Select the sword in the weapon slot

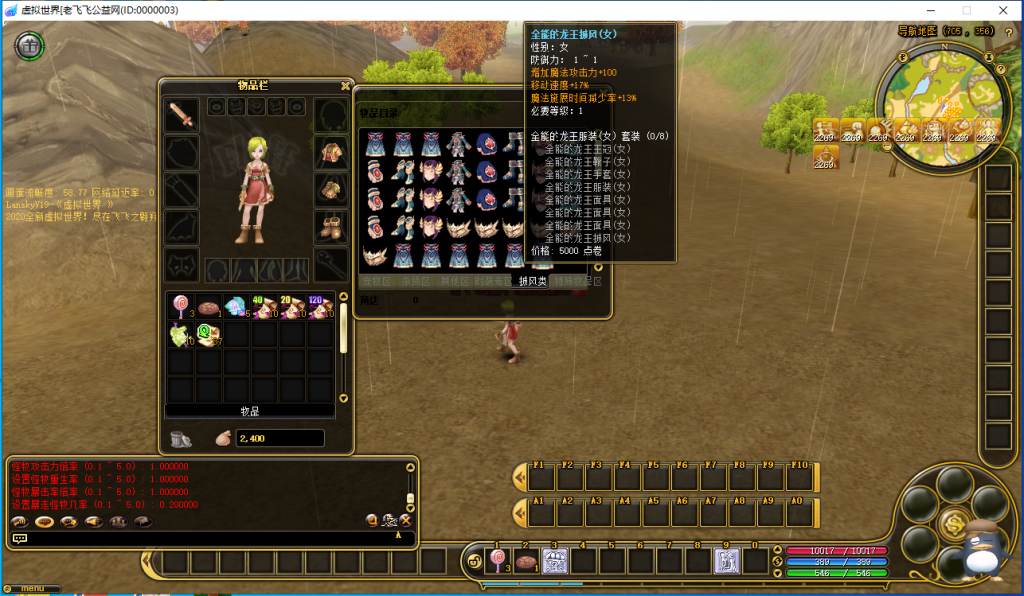click(x=181, y=115)
